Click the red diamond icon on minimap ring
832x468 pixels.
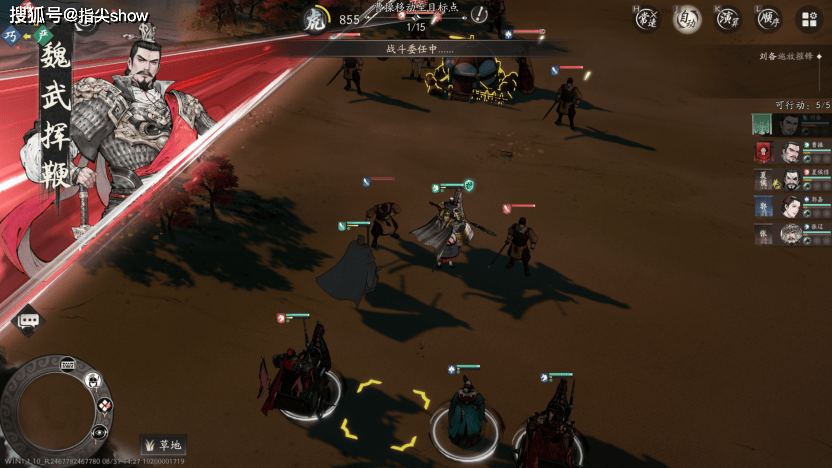point(104,405)
